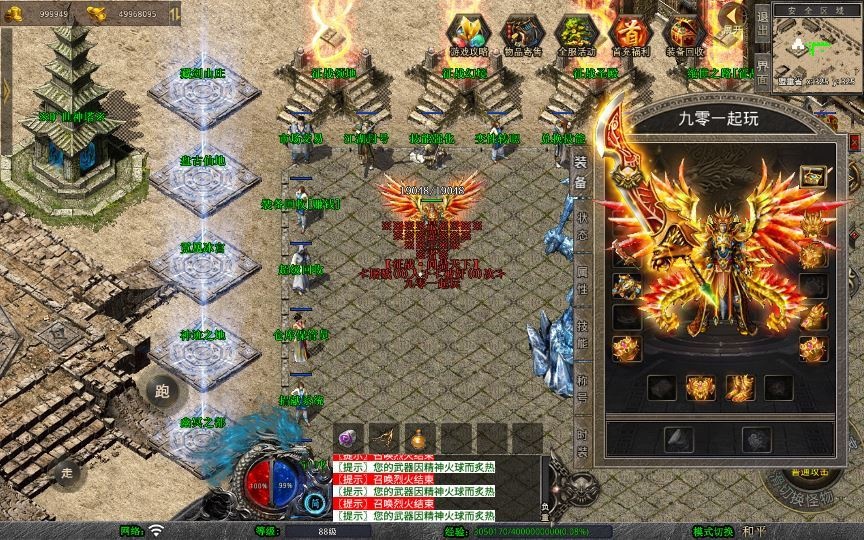Switch to the 时装 fashion tab

click(581, 442)
